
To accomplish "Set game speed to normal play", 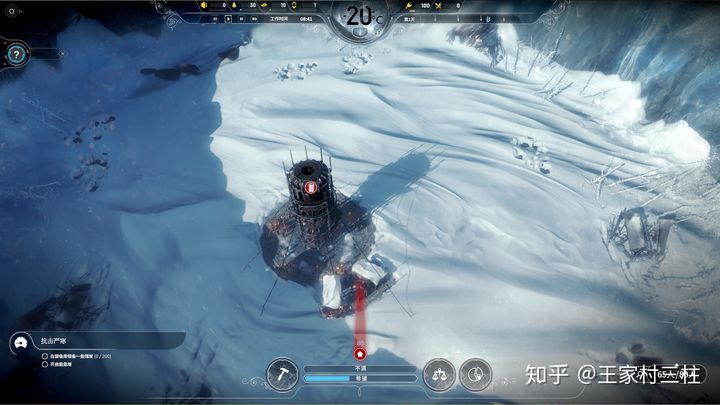I will point(229,18).
